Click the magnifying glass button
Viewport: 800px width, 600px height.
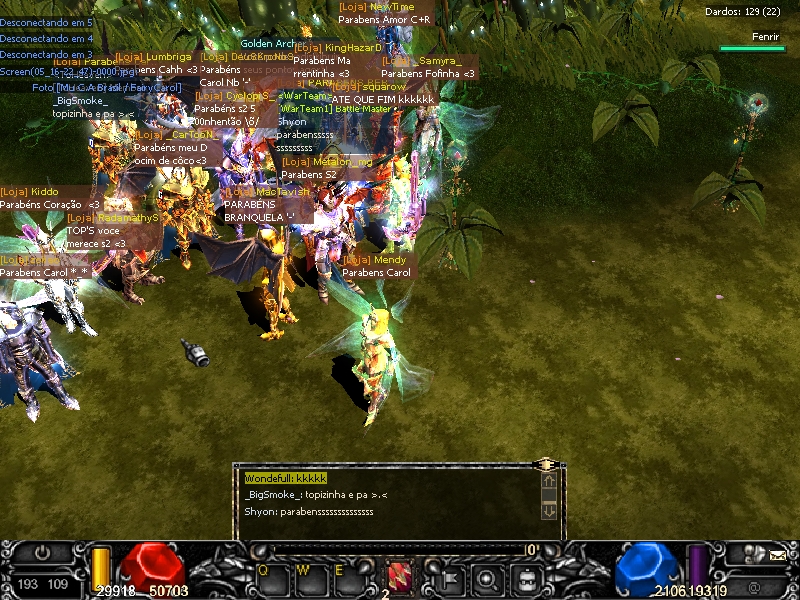487,577
